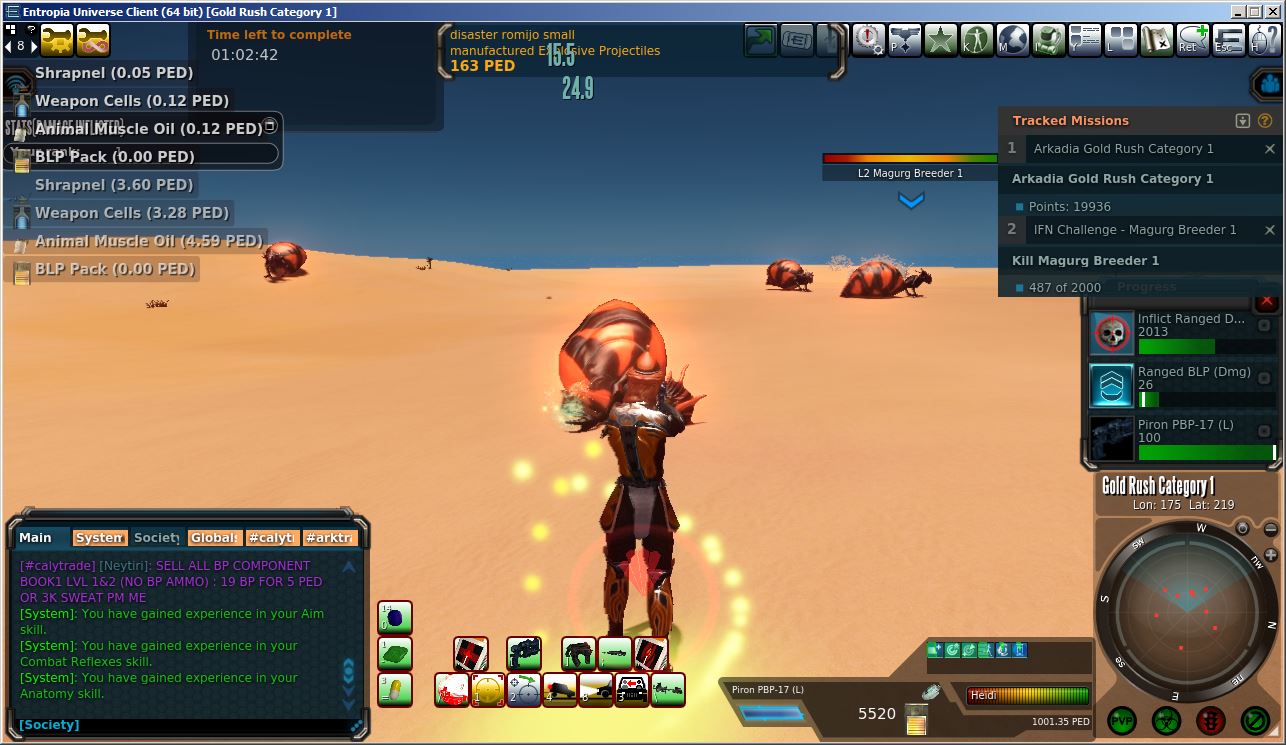The height and width of the screenshot is (745, 1286).
Task: Open the green arrow action library button
Action: click(x=760, y=40)
